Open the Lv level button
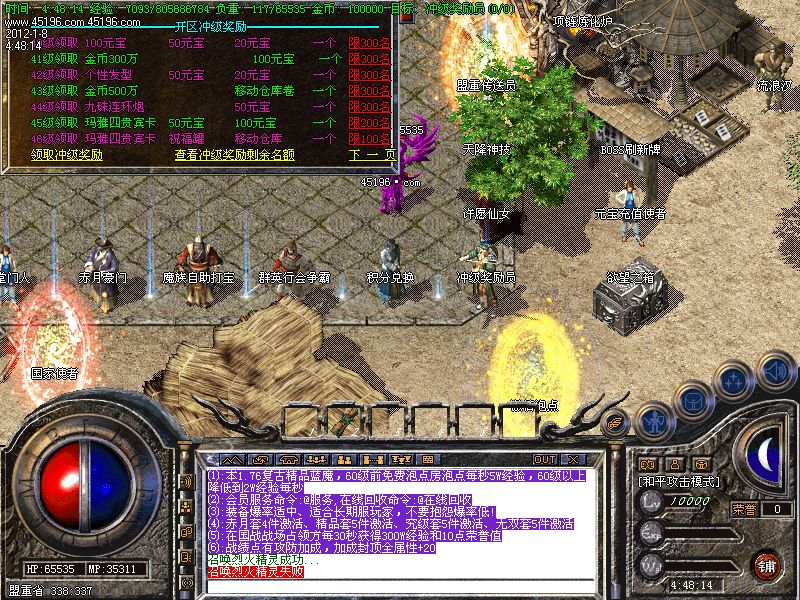Viewport: 800px width, 600px height. pos(652,502)
